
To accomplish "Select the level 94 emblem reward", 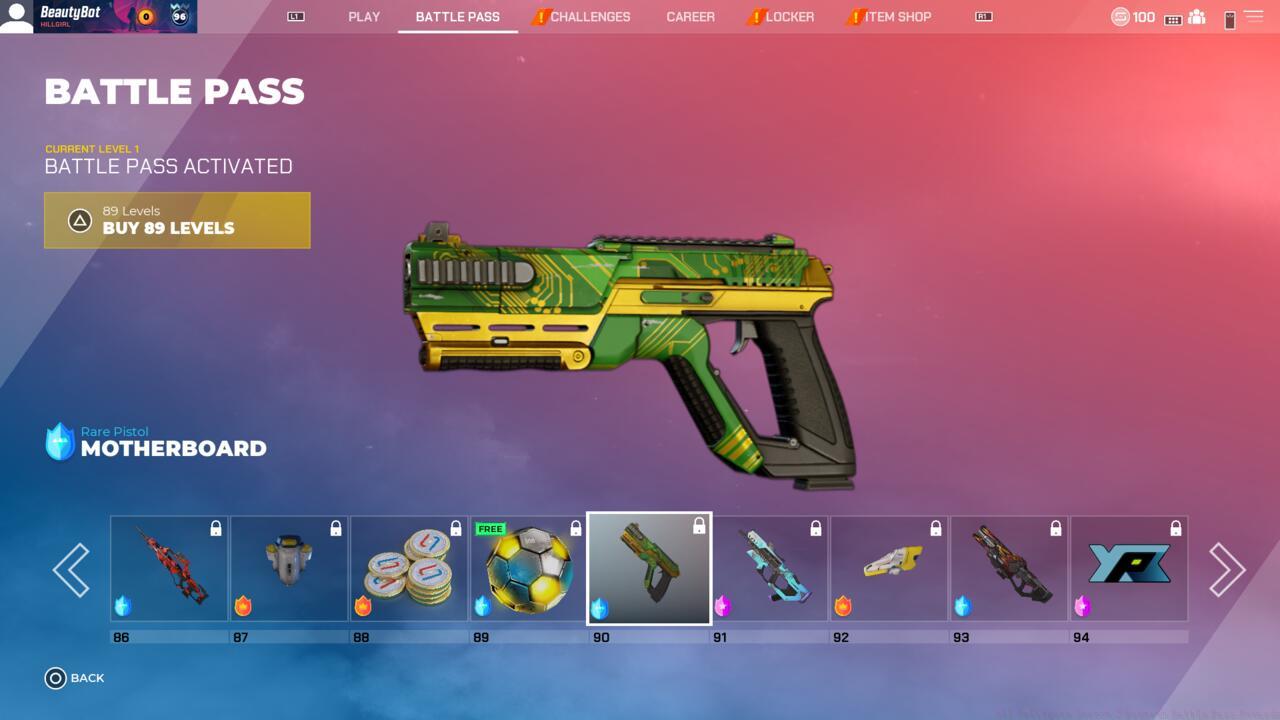I will [x=1129, y=569].
